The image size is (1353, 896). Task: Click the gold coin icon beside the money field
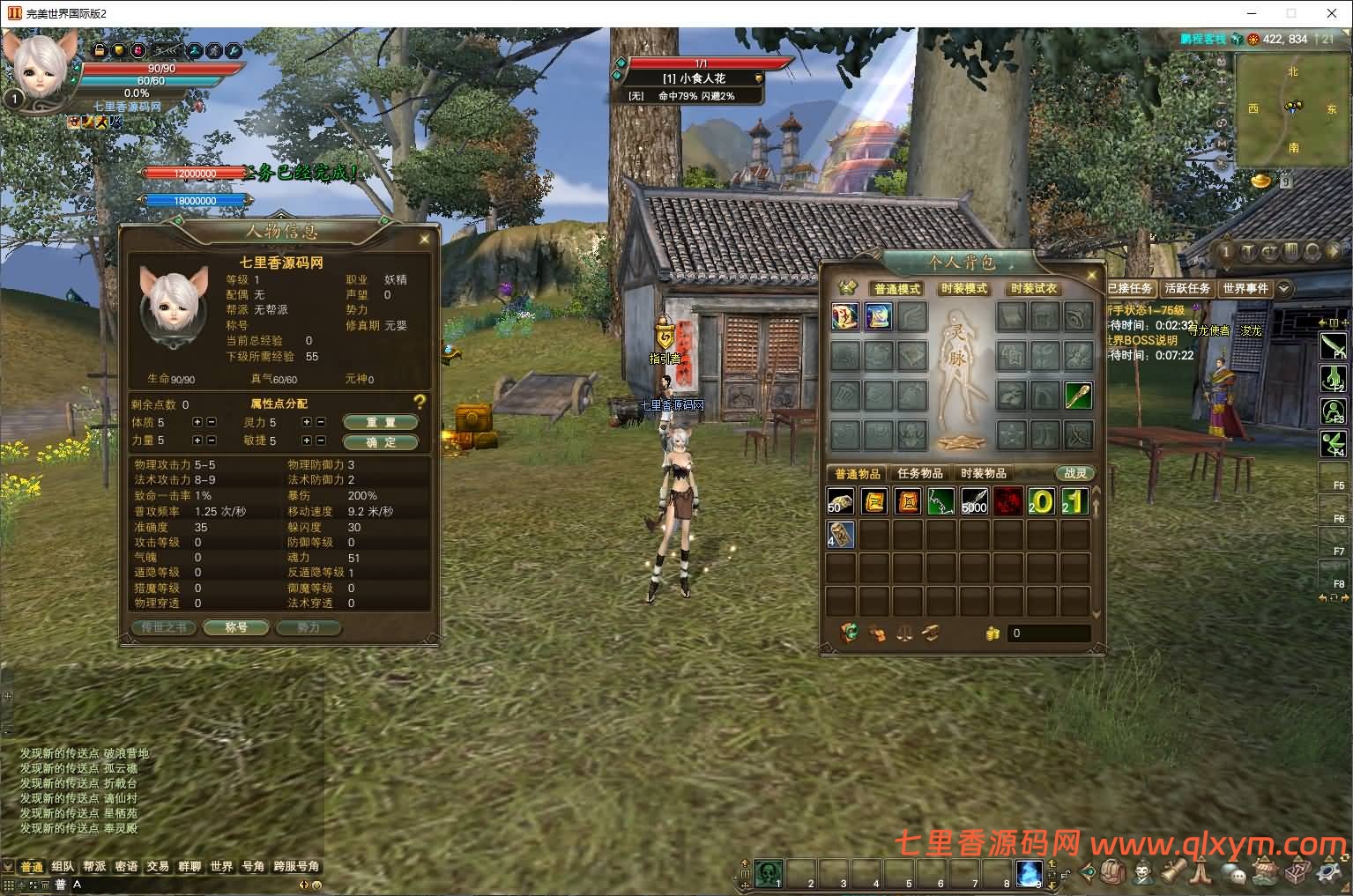coord(992,633)
